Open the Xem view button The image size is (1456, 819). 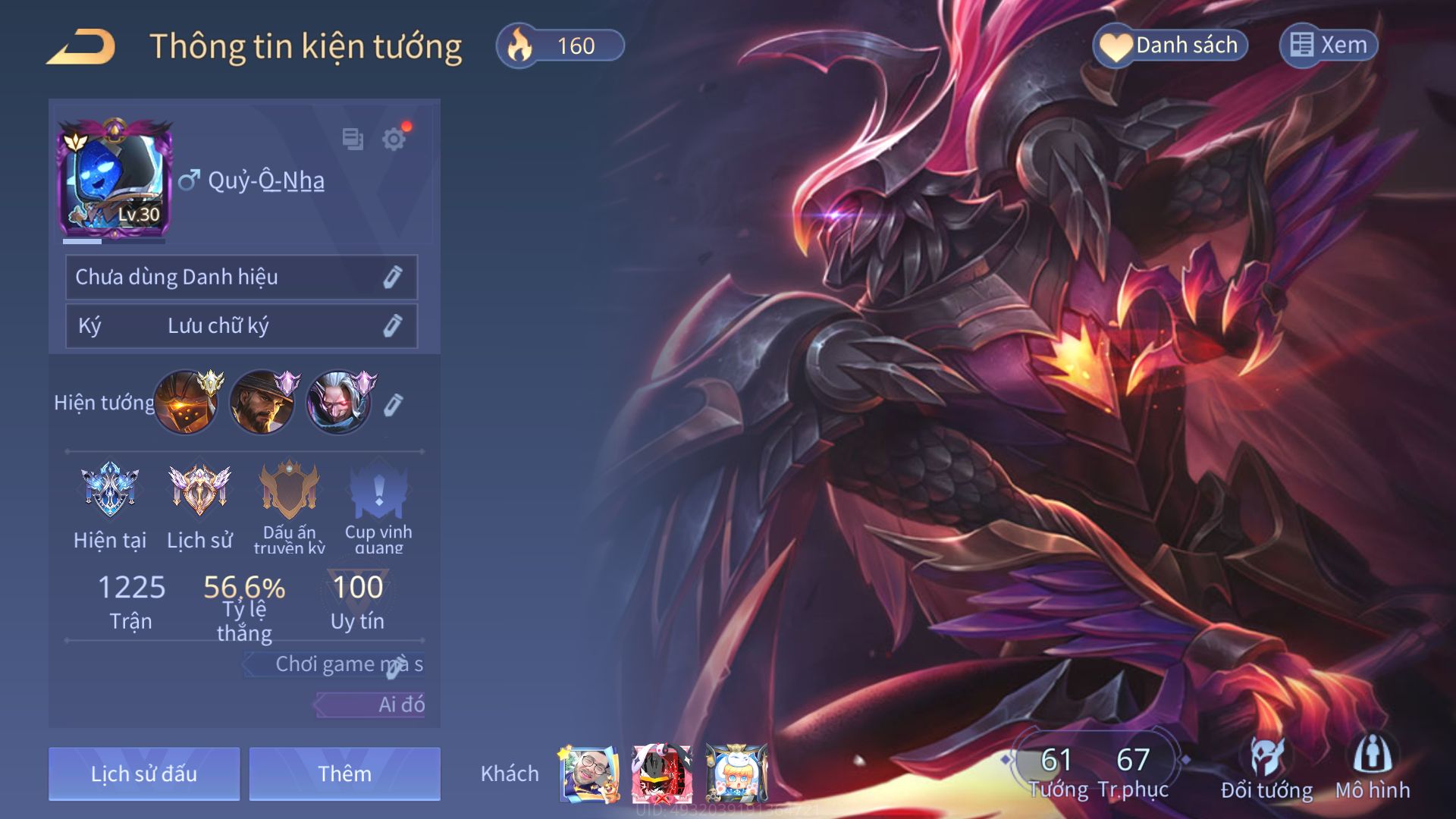pyautogui.click(x=1329, y=45)
